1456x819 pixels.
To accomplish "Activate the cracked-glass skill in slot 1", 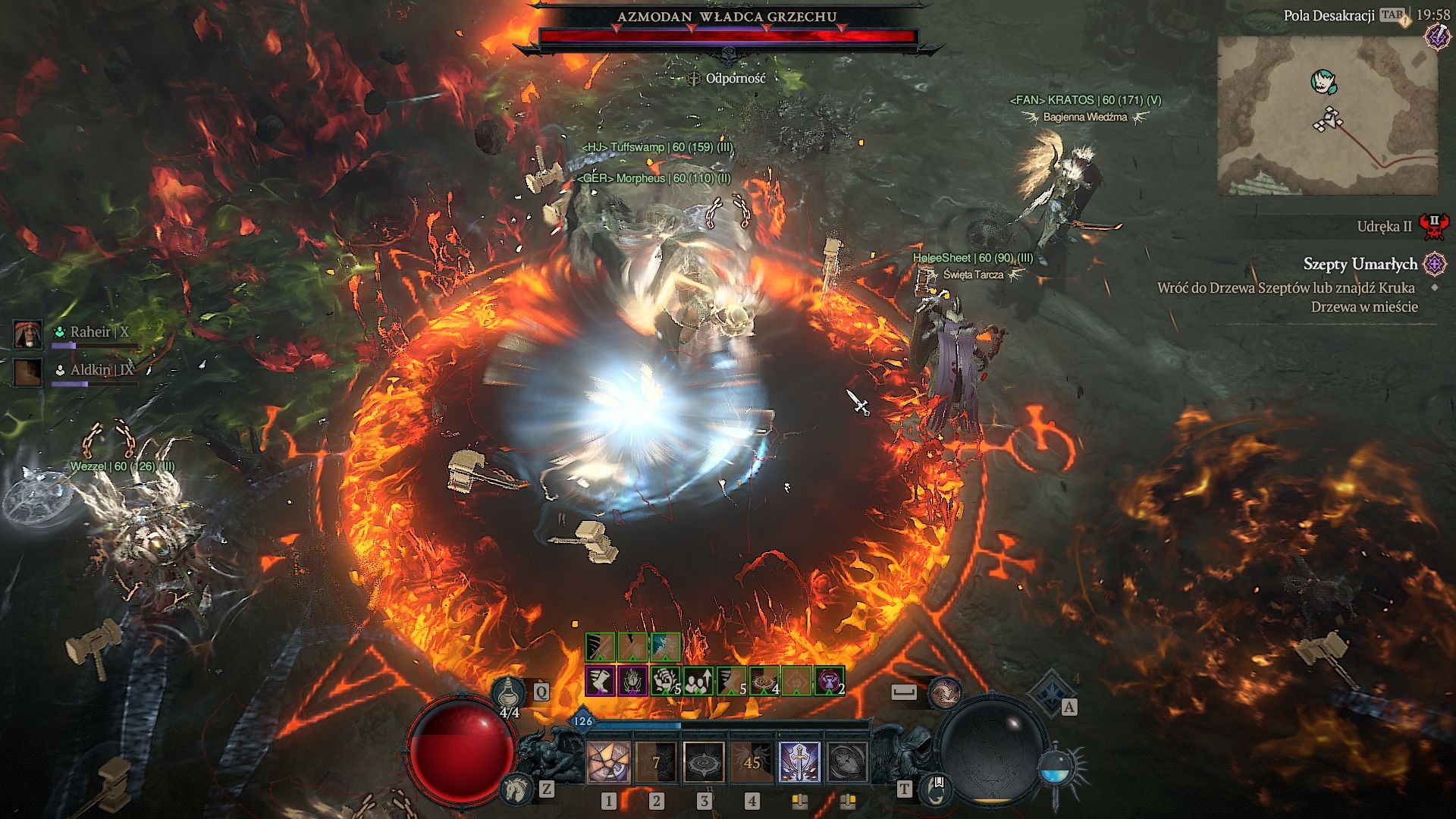I will click(x=608, y=761).
